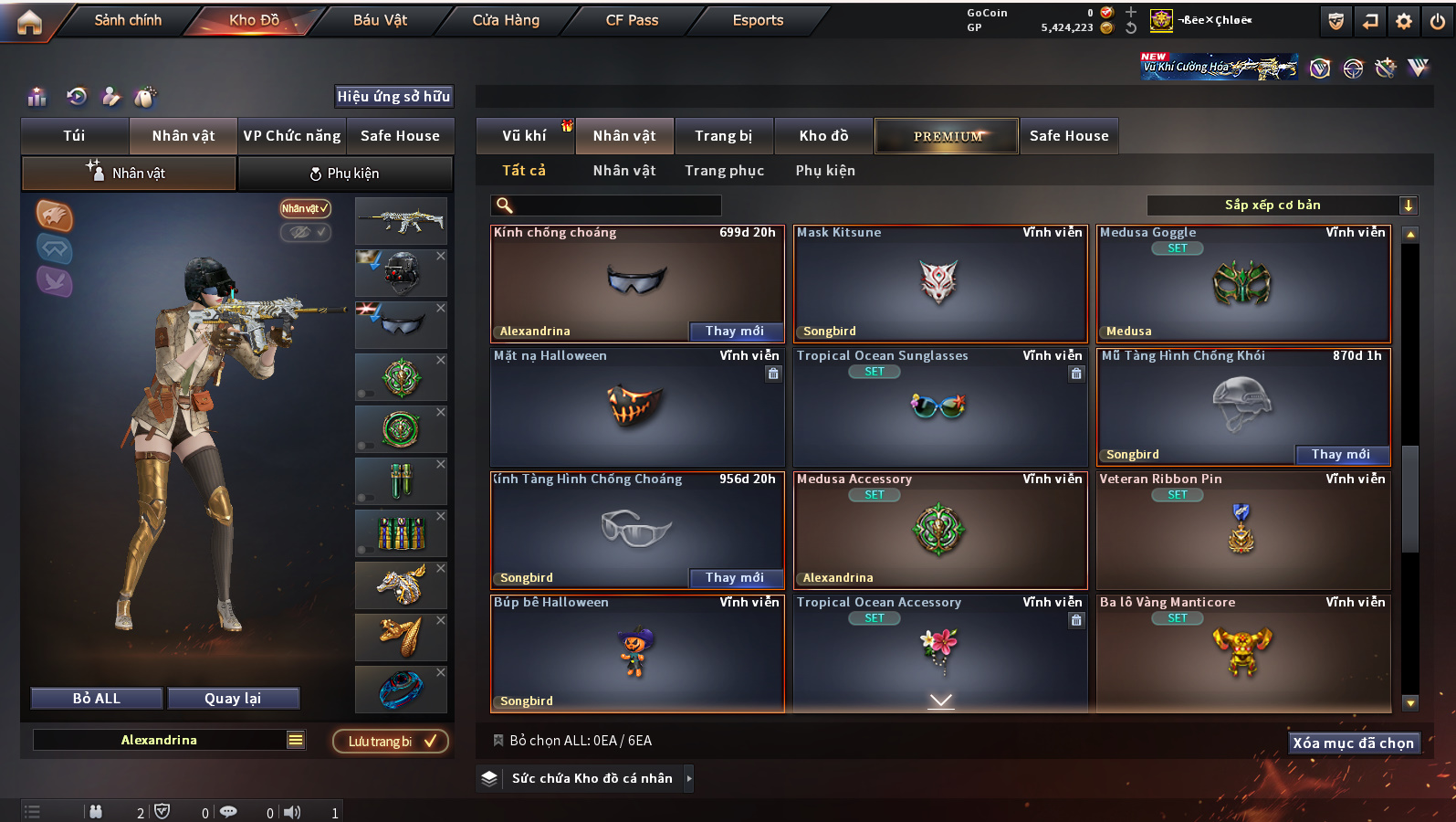Click the Quay lại button
Image resolution: width=1456 pixels, height=822 pixels.
point(233,699)
